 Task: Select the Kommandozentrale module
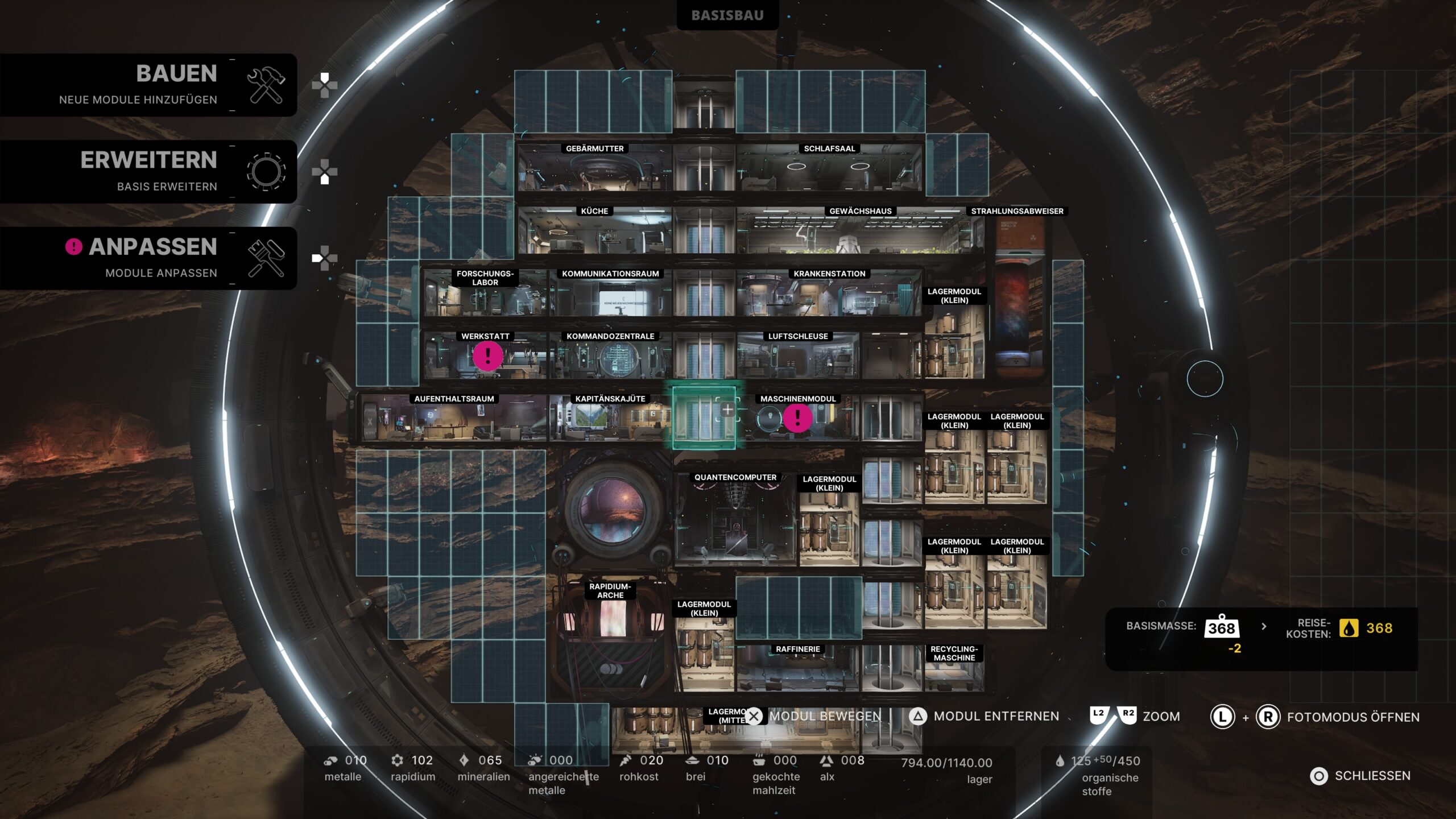610,359
